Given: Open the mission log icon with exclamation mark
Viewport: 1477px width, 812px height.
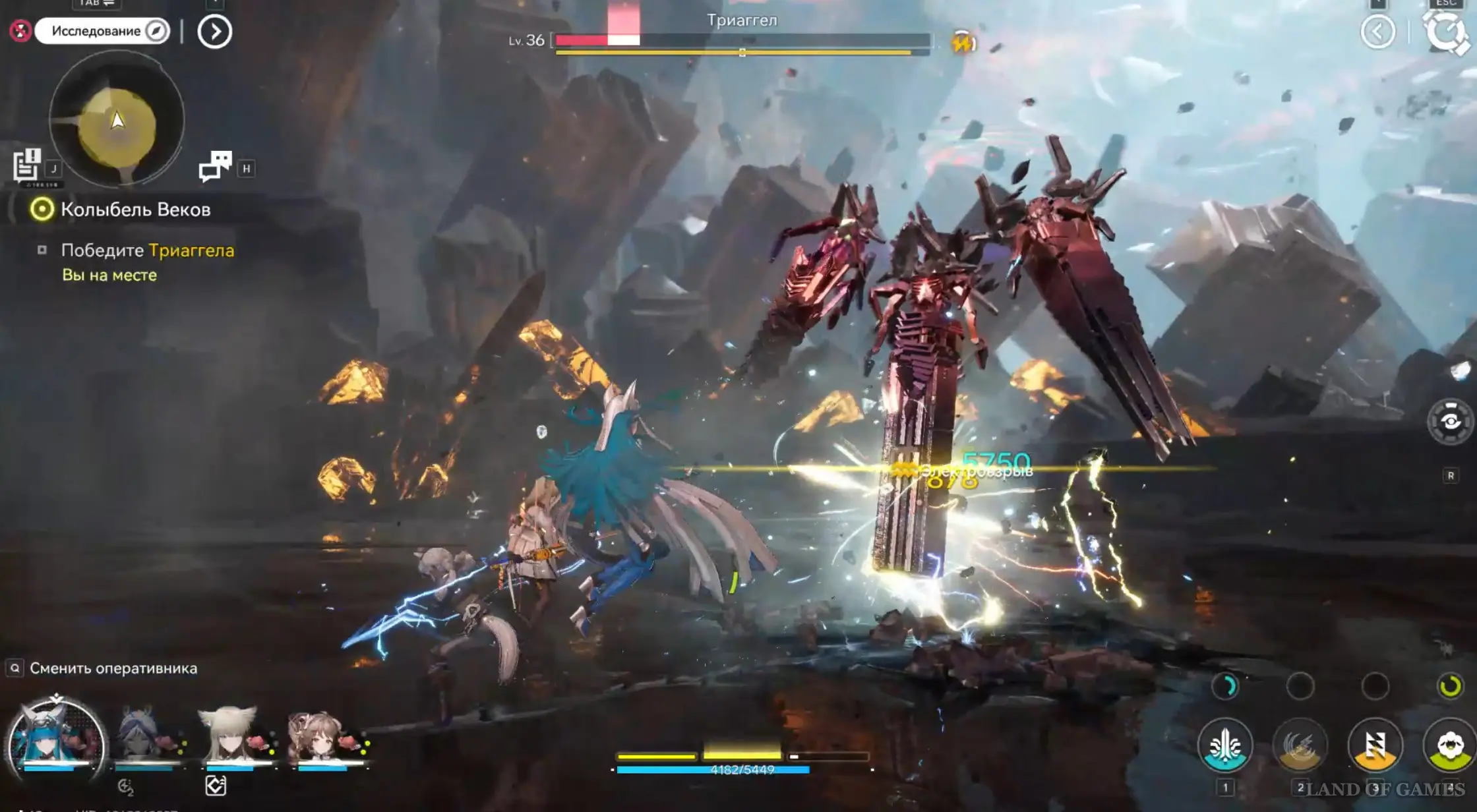Looking at the screenshot, I should click(27, 165).
